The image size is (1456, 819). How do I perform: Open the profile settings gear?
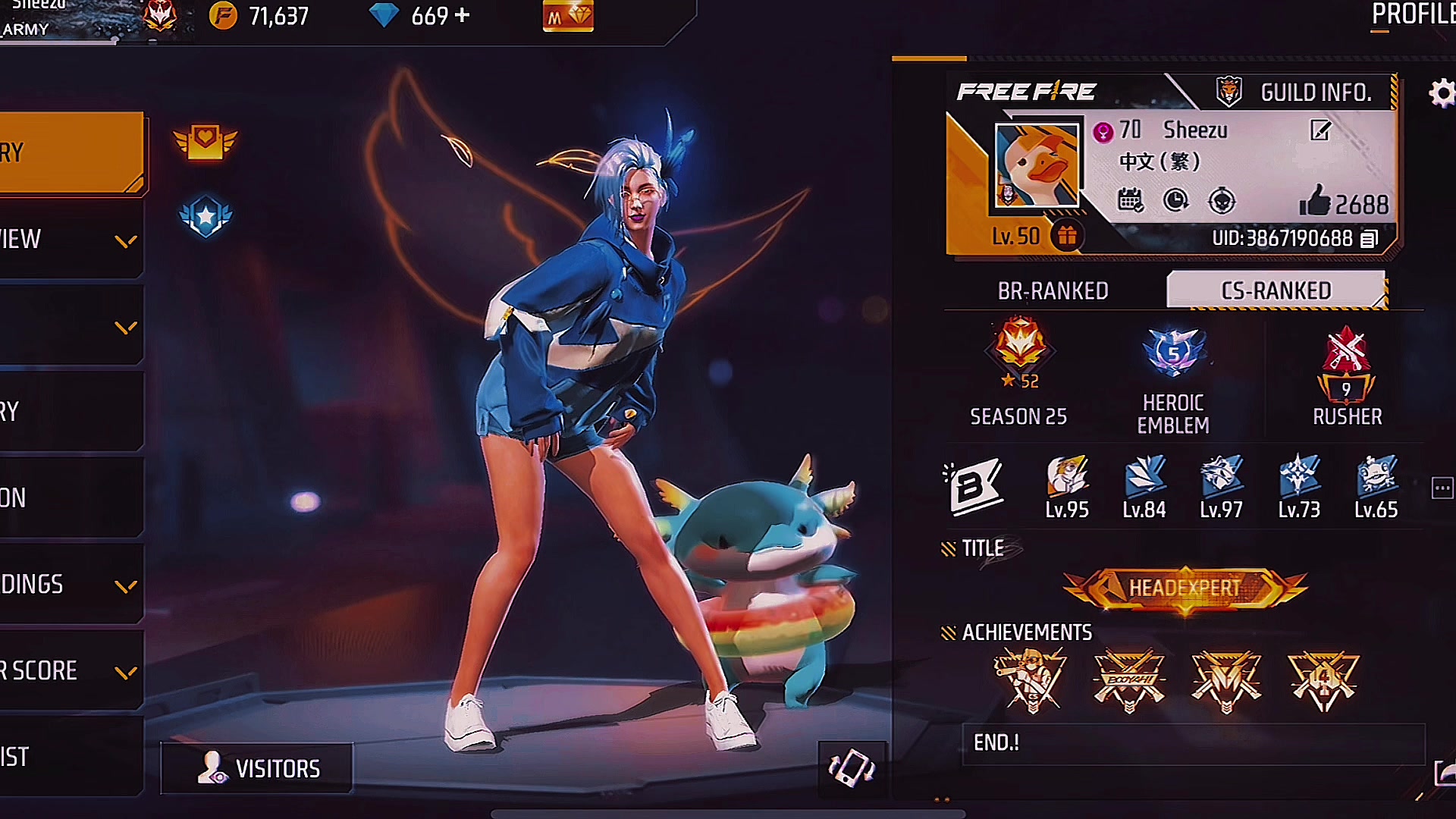point(1441,93)
